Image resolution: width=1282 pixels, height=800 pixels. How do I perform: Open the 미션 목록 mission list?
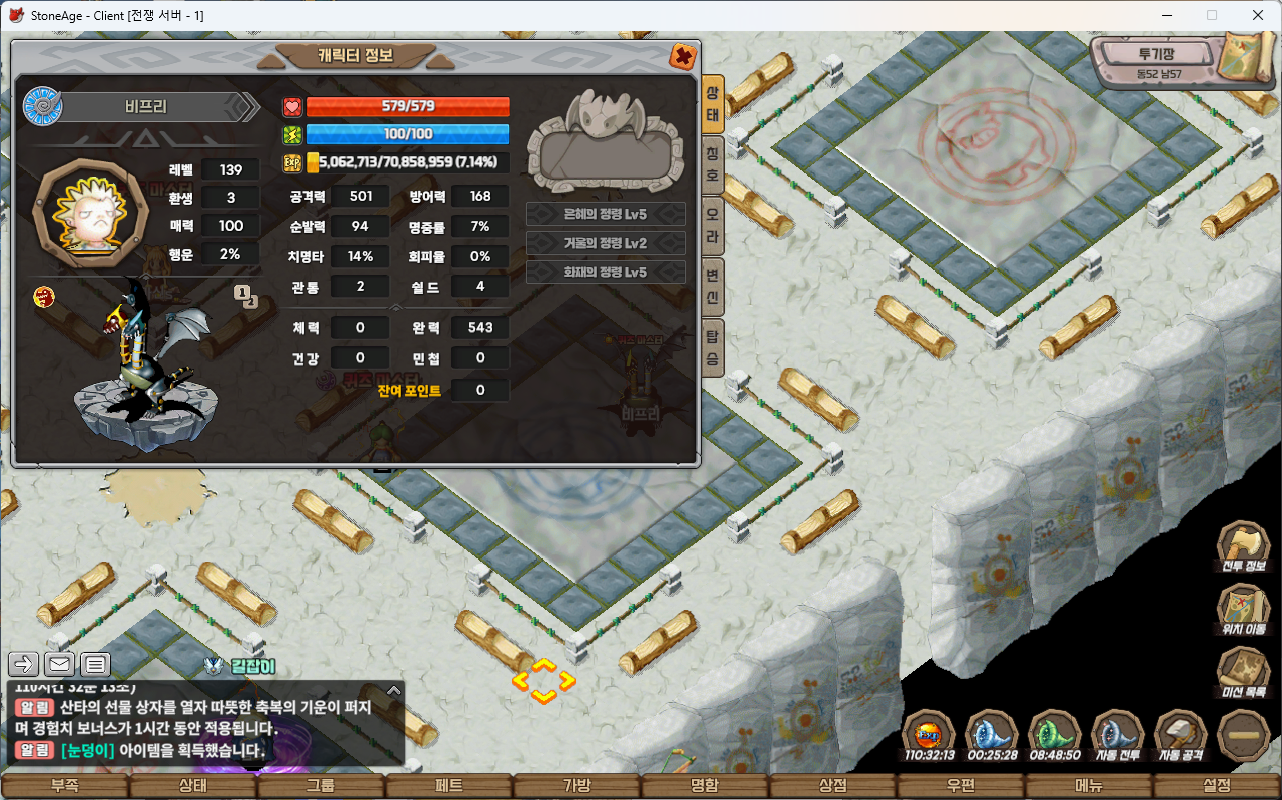[1243, 672]
